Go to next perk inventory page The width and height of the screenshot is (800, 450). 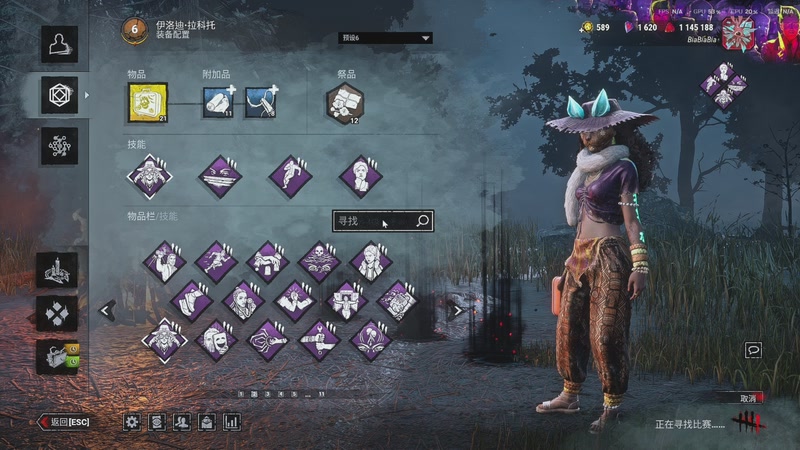point(457,311)
